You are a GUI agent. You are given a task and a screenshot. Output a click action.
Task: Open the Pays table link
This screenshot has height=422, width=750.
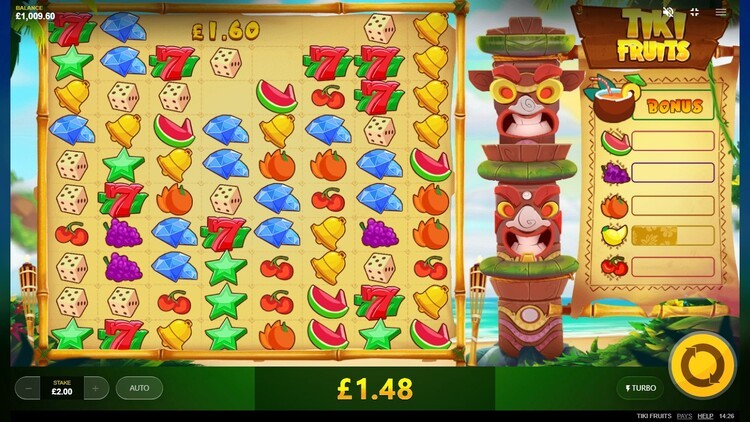point(684,415)
